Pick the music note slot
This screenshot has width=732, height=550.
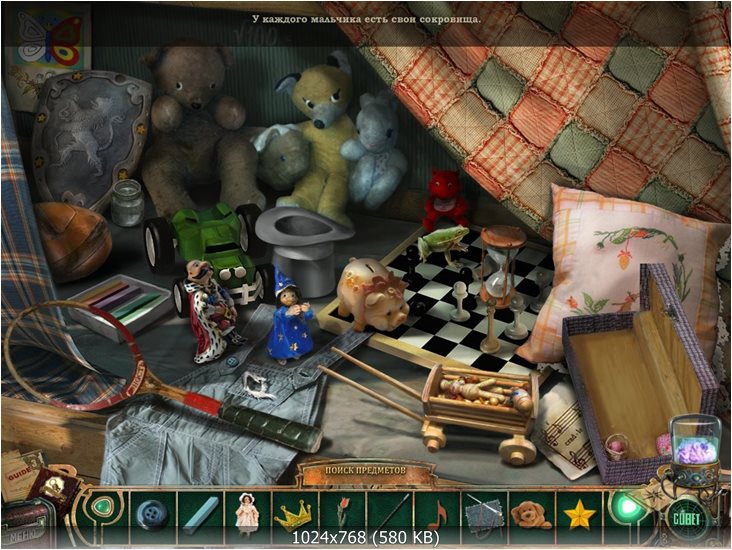(437, 512)
